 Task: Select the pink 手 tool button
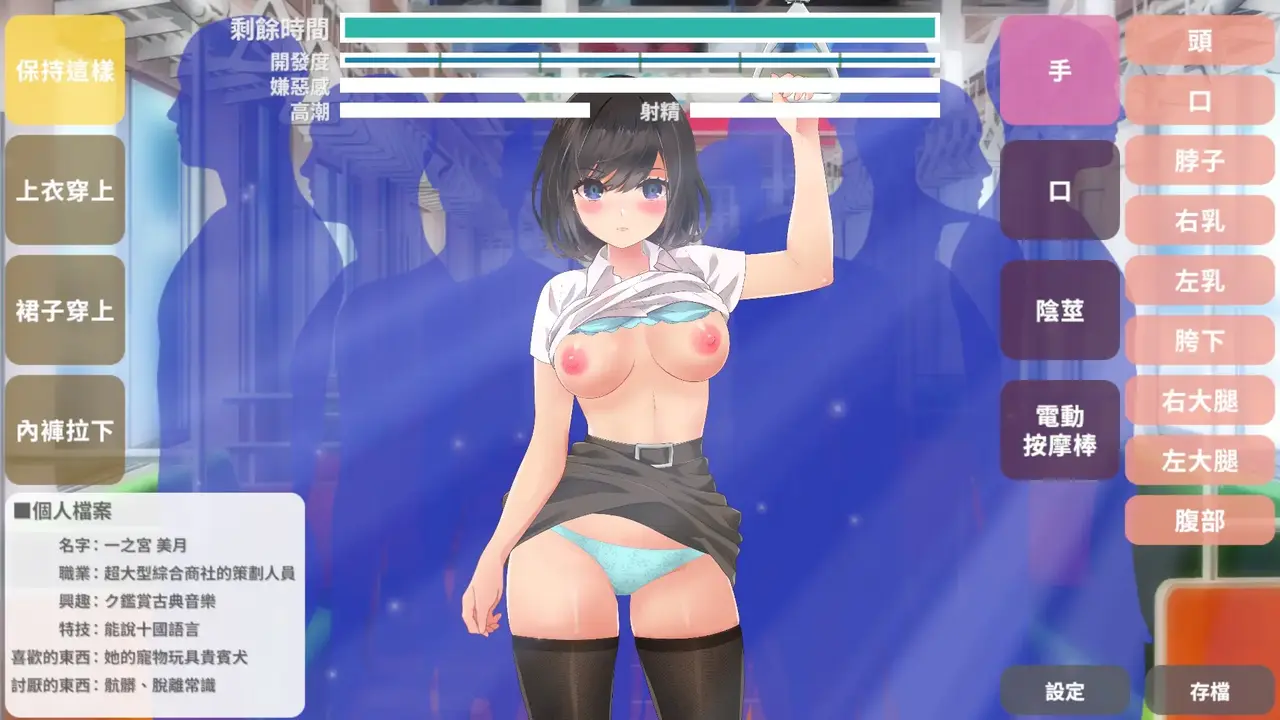click(1060, 71)
